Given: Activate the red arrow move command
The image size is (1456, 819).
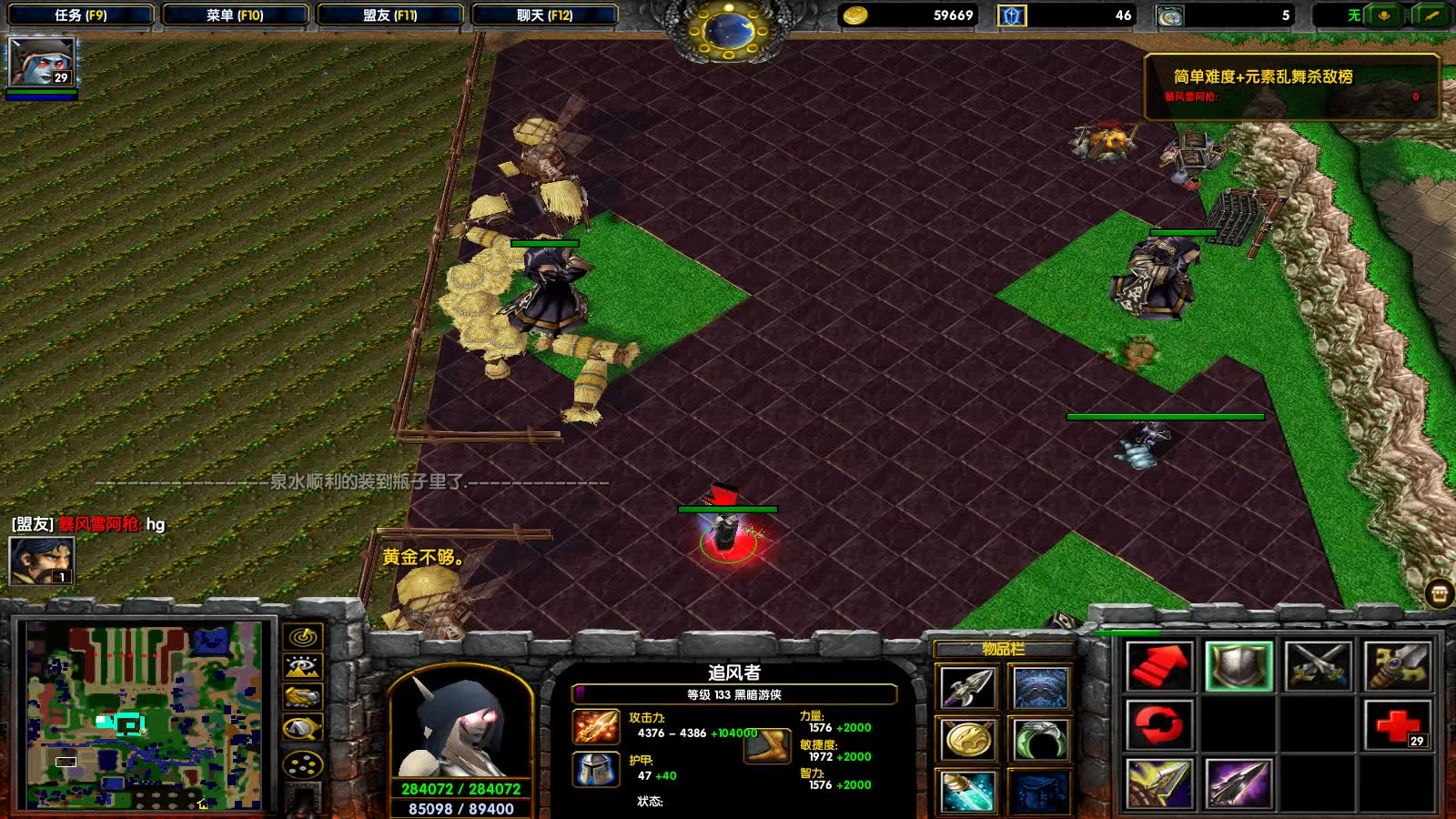Looking at the screenshot, I should tap(1158, 666).
